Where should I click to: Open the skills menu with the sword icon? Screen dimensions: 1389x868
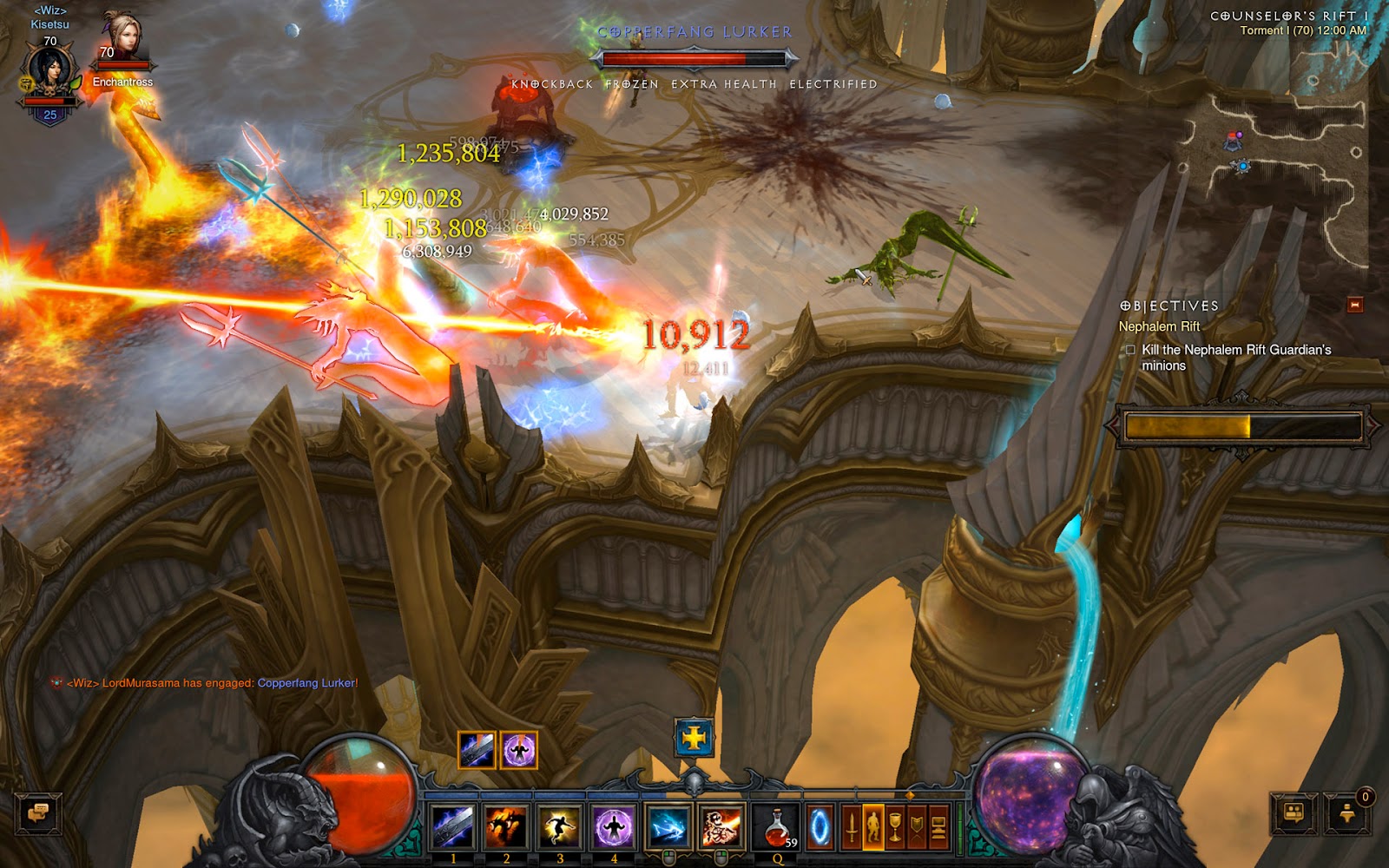pos(852,826)
